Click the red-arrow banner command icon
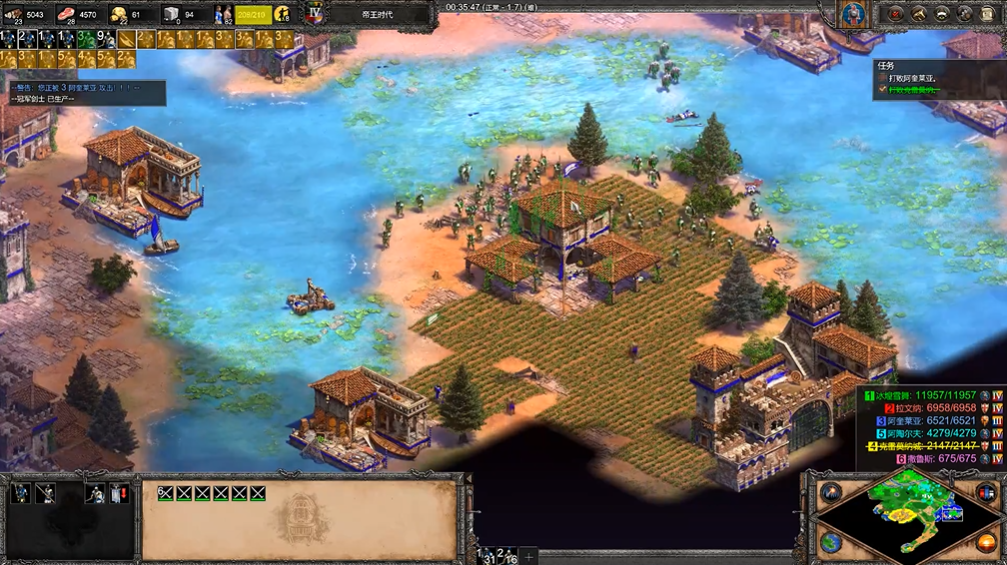 [x=118, y=493]
